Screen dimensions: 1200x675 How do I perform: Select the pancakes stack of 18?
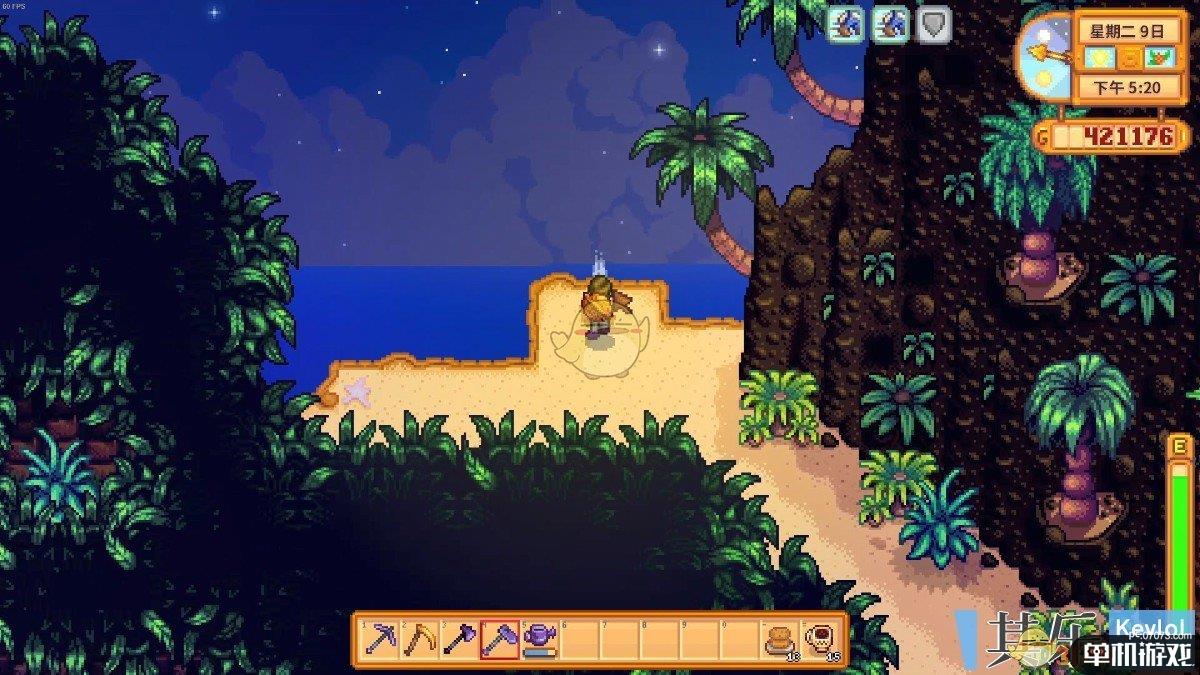tap(780, 639)
